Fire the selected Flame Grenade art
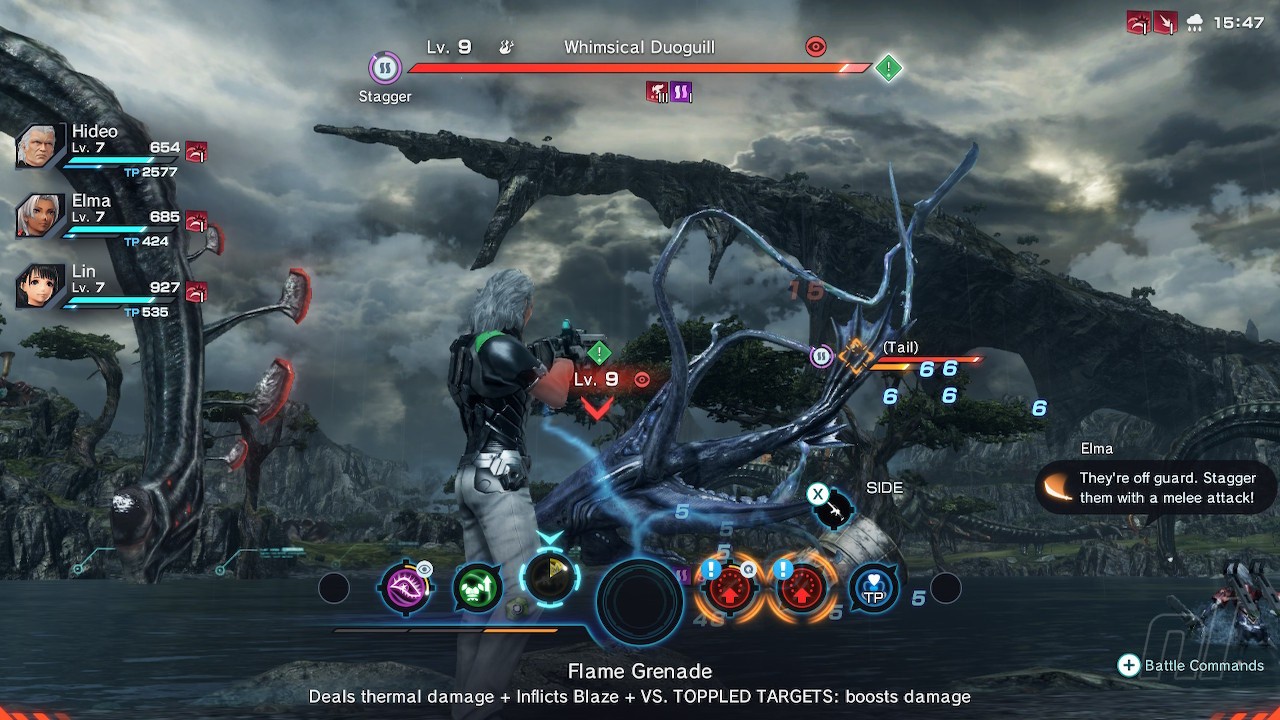Image resolution: width=1280 pixels, height=720 pixels. [549, 578]
